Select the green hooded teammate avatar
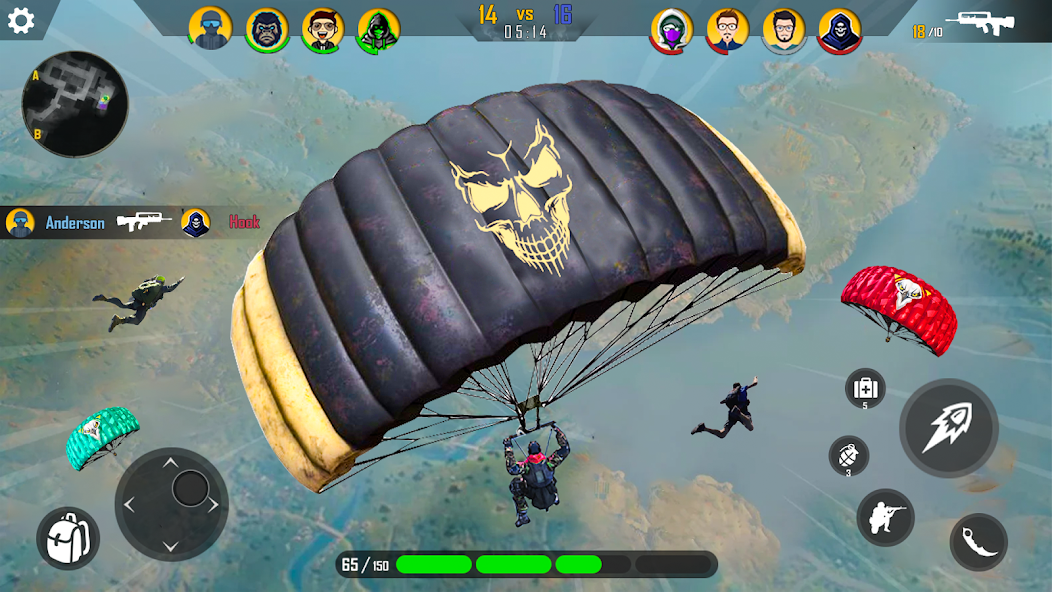 (379, 29)
